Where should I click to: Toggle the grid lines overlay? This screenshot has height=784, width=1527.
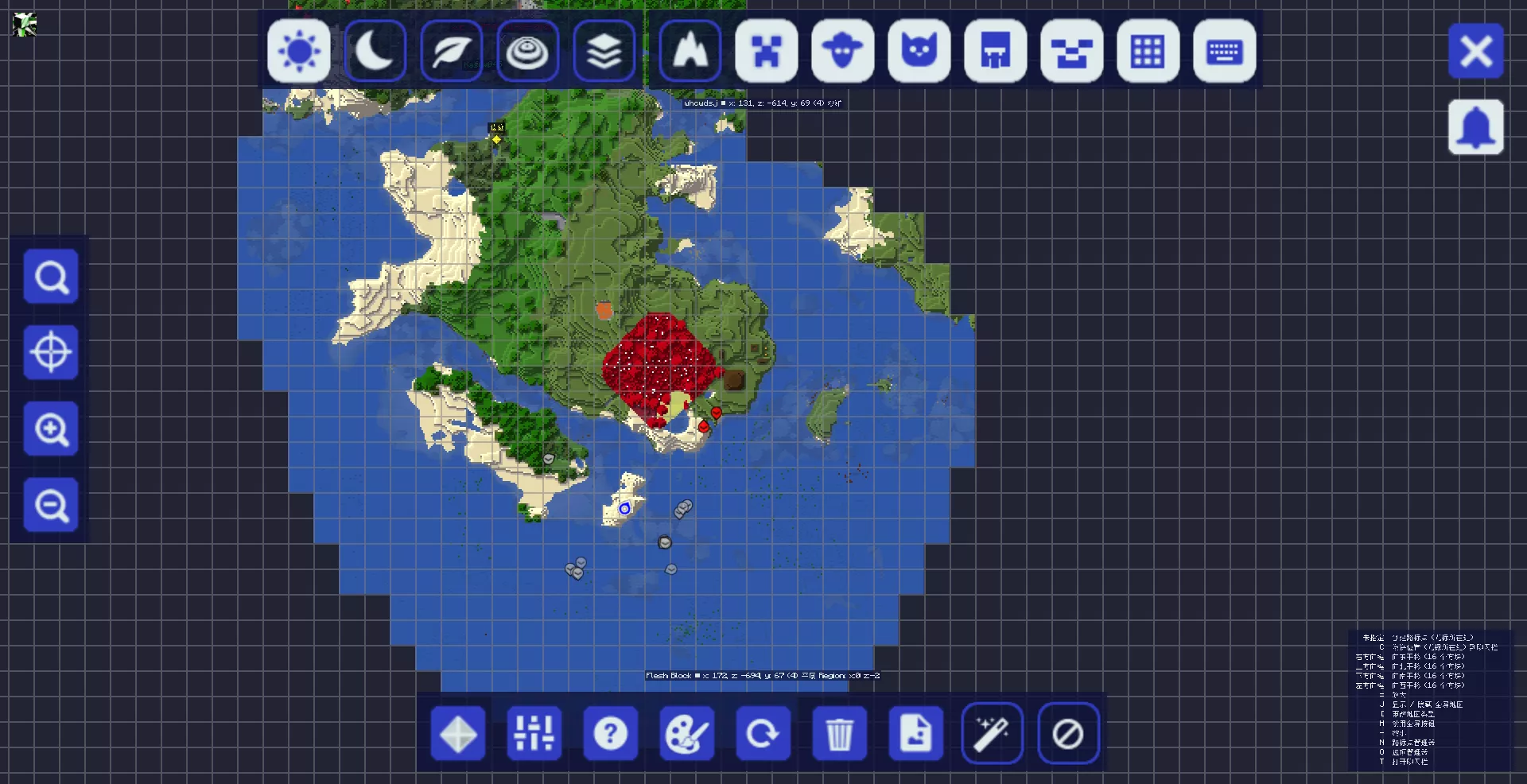pyautogui.click(x=1148, y=52)
